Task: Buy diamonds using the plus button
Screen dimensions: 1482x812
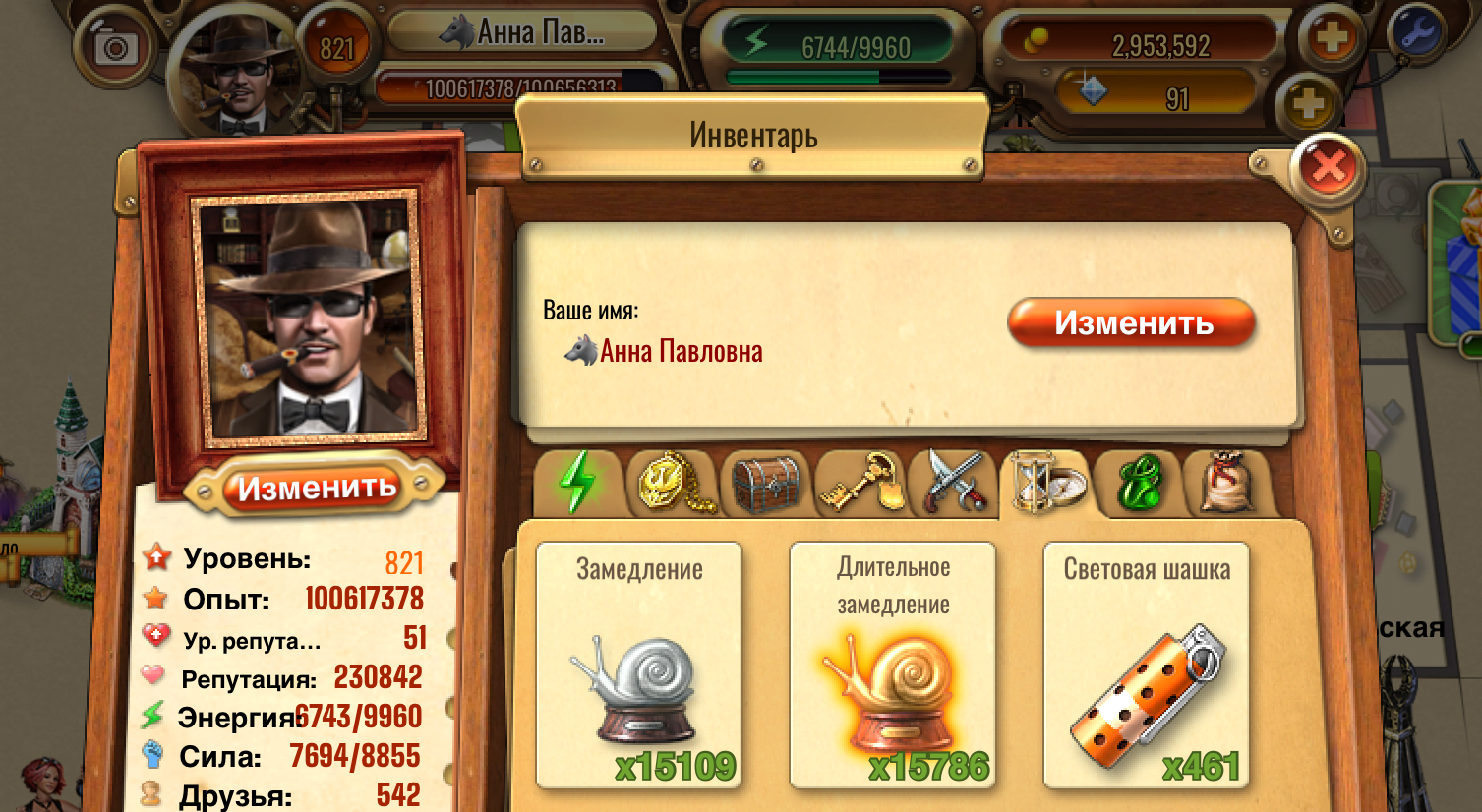Action: coord(1308,102)
